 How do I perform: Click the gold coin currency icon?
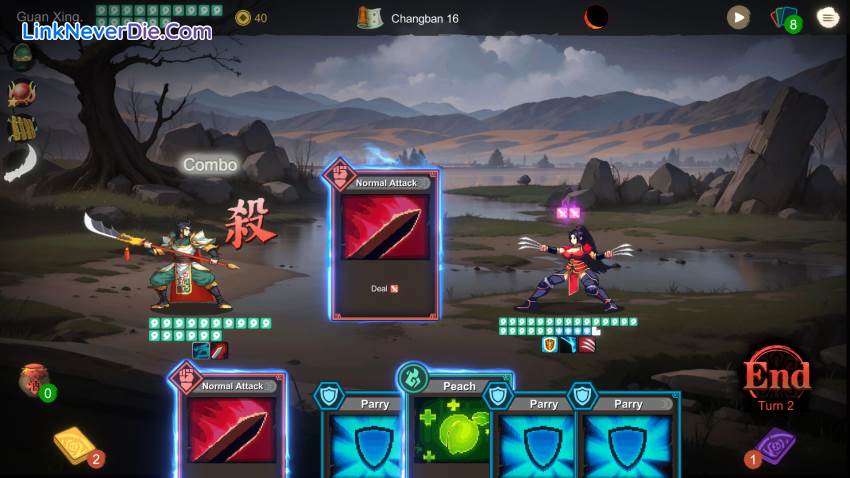[243, 18]
